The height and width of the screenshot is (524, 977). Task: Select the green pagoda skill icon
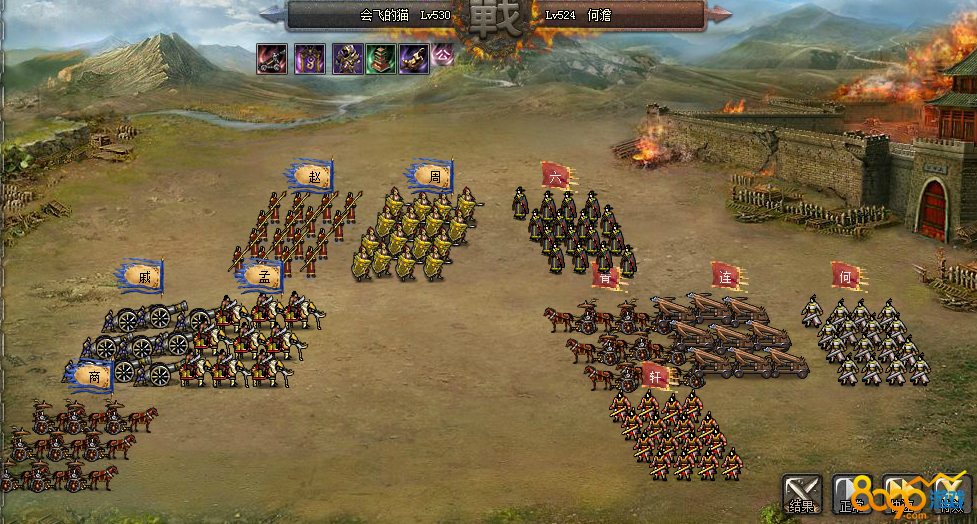coord(381,59)
